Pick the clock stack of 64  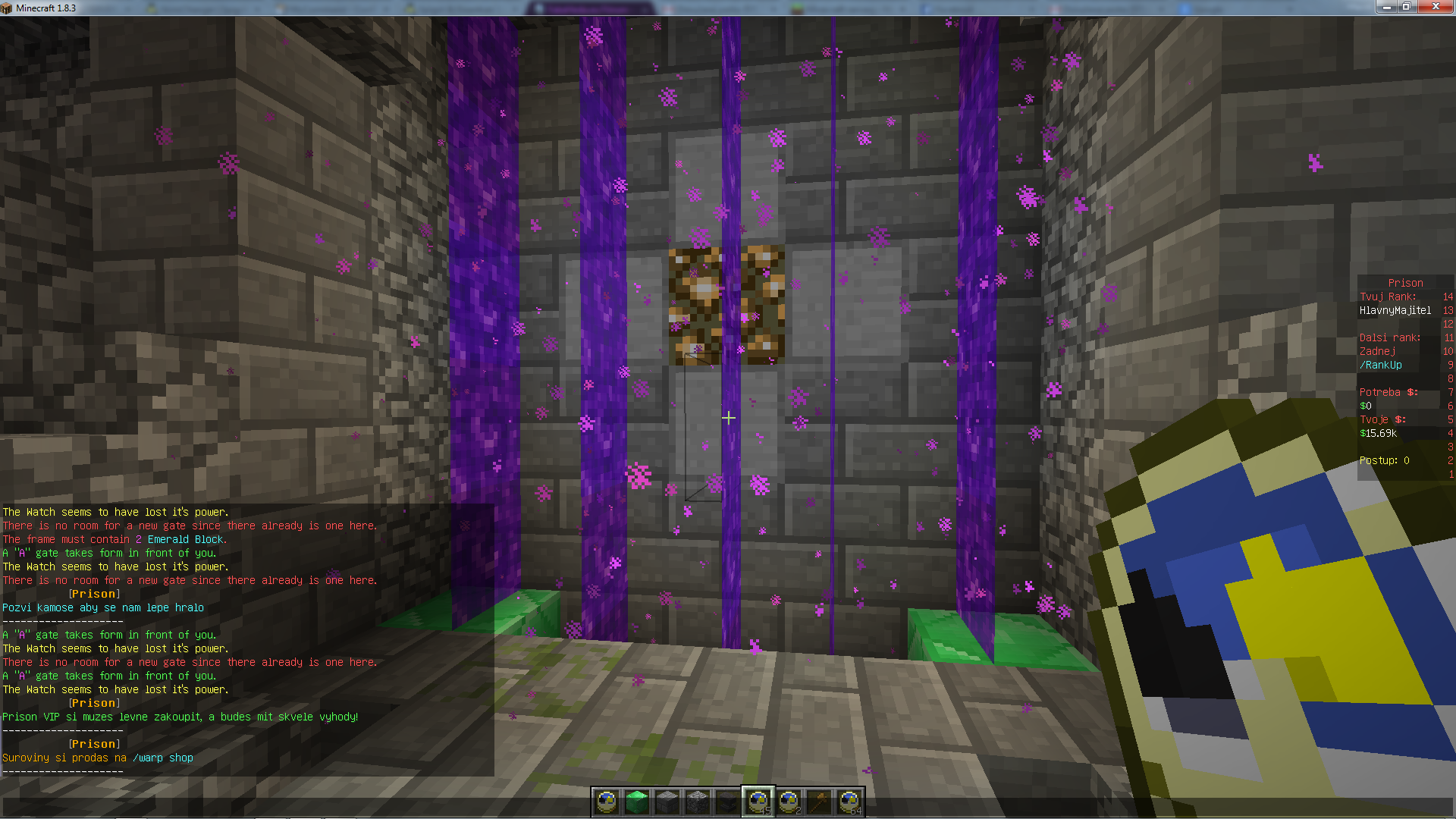tap(849, 802)
